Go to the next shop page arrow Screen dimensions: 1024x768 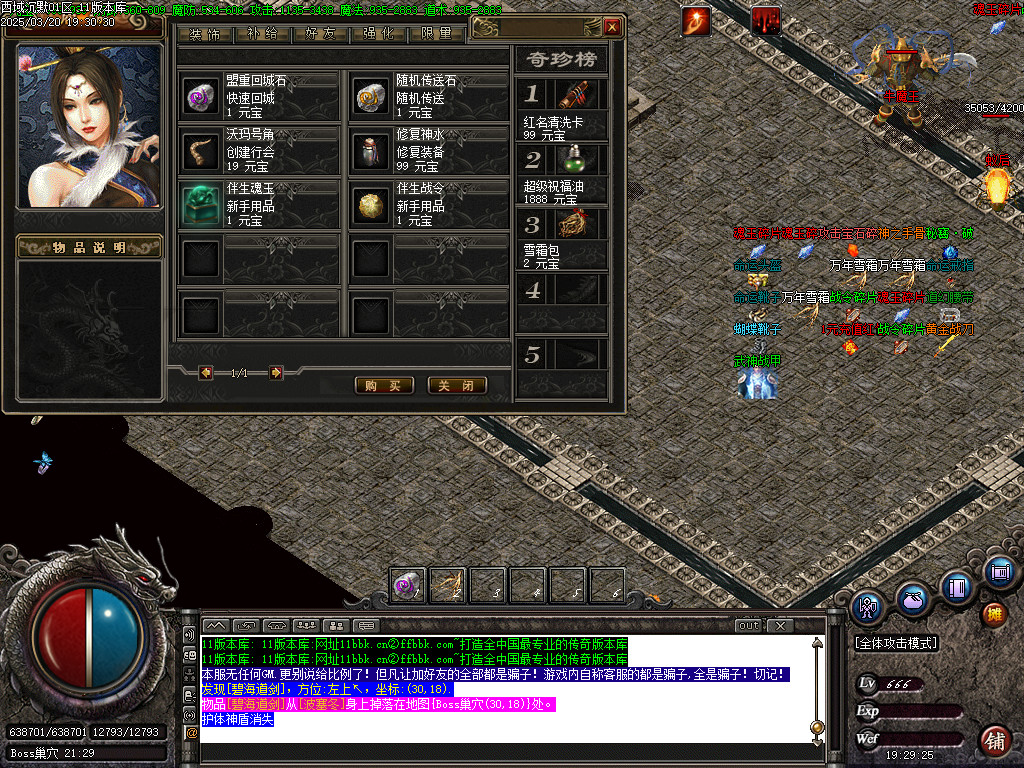tap(276, 373)
